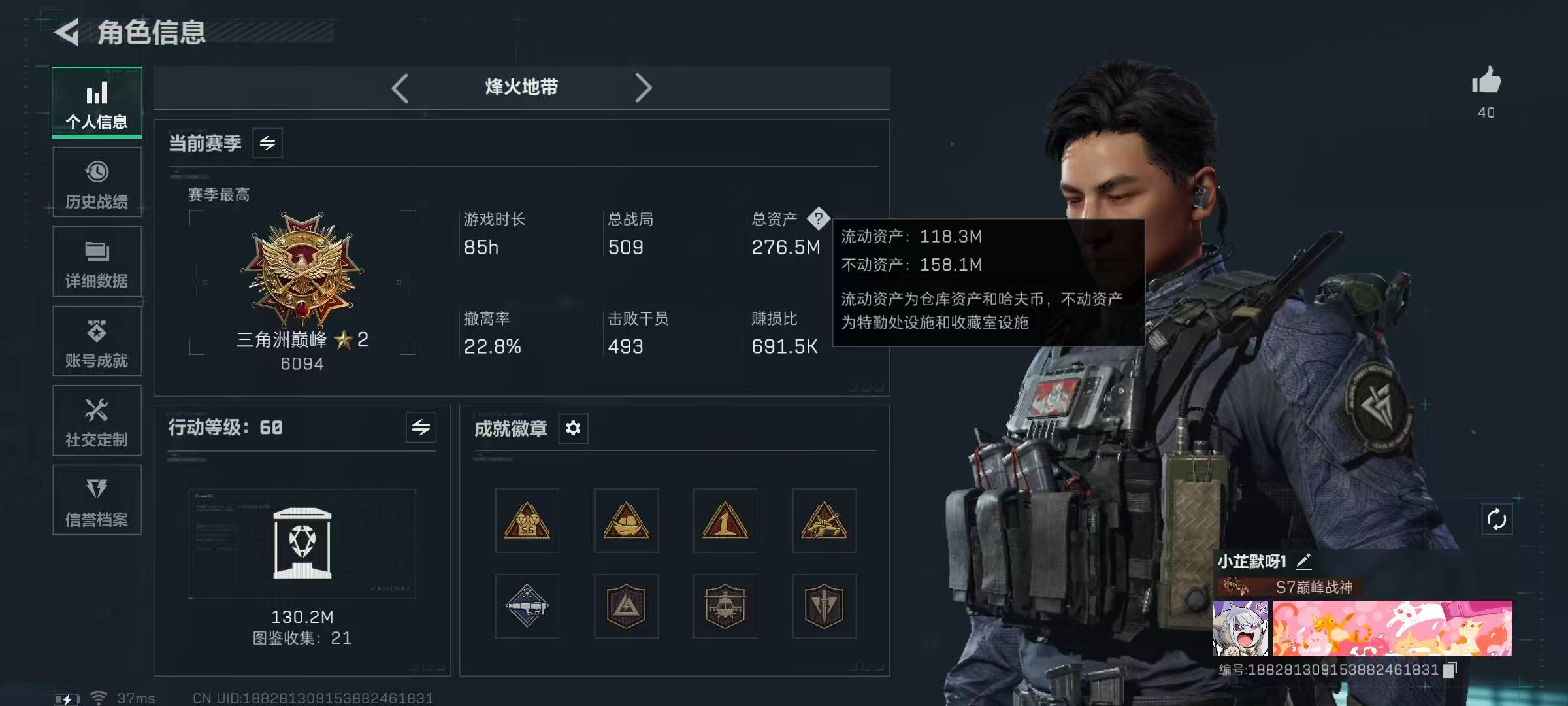Copy the player ID number
The height and width of the screenshot is (706, 1568).
click(1450, 669)
